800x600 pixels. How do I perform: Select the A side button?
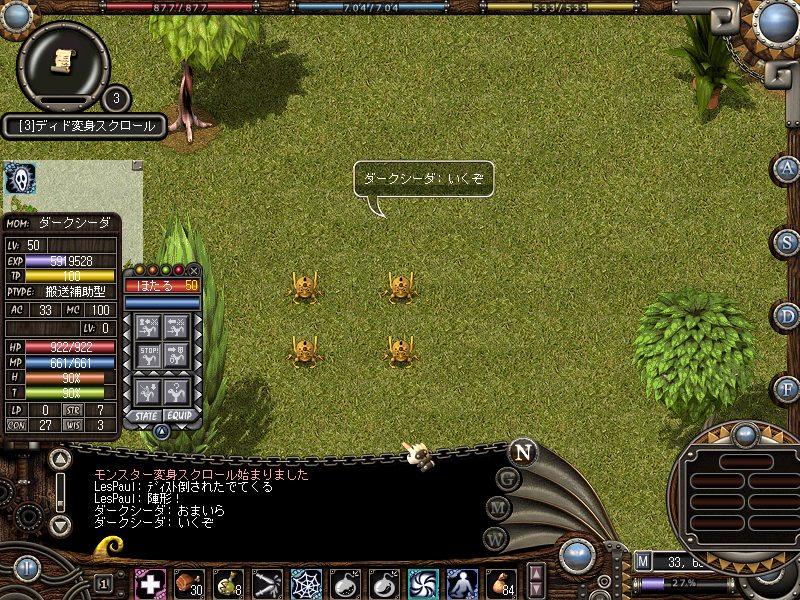pos(788,168)
